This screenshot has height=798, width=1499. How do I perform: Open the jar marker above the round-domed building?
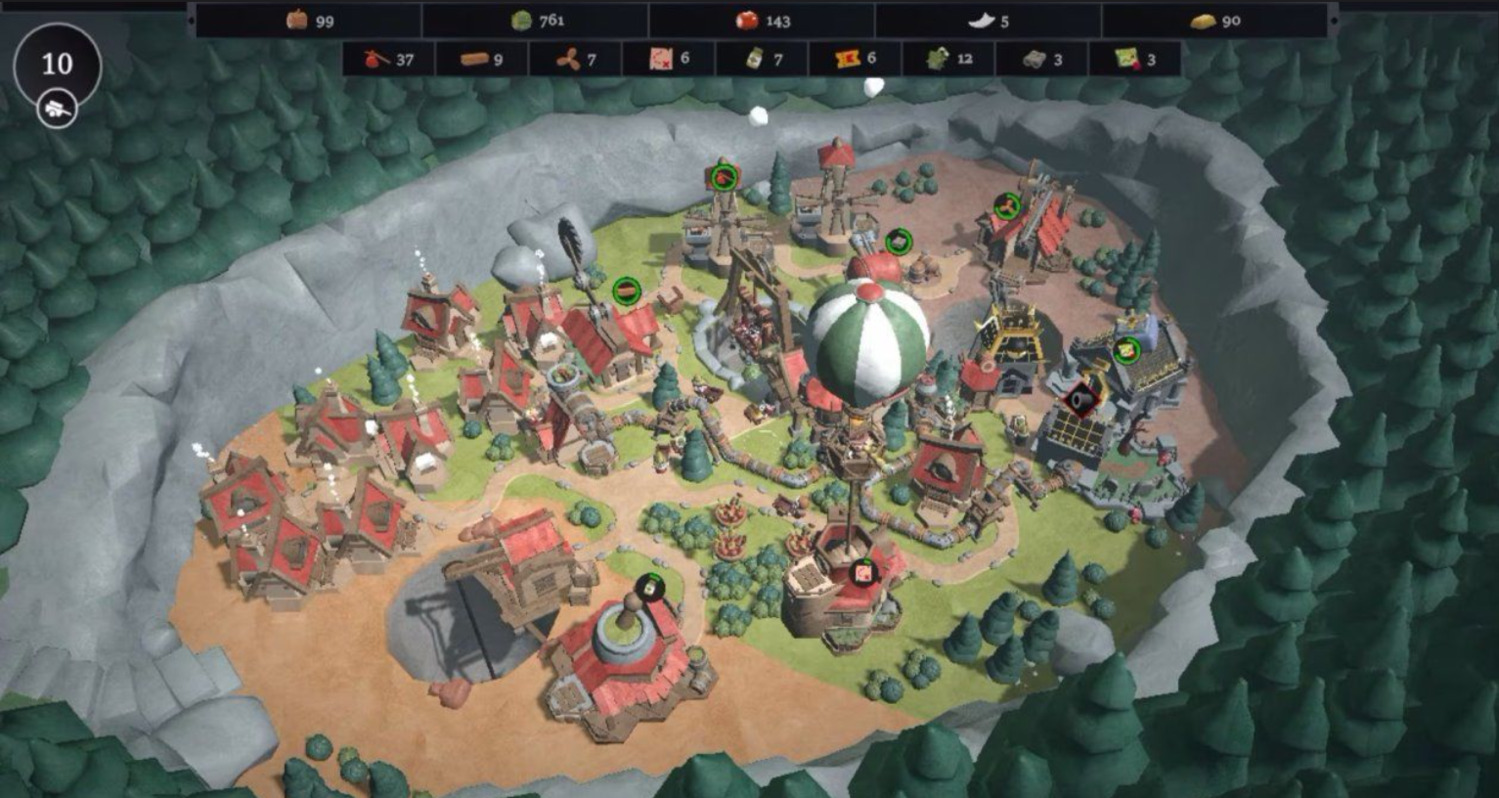tap(650, 587)
